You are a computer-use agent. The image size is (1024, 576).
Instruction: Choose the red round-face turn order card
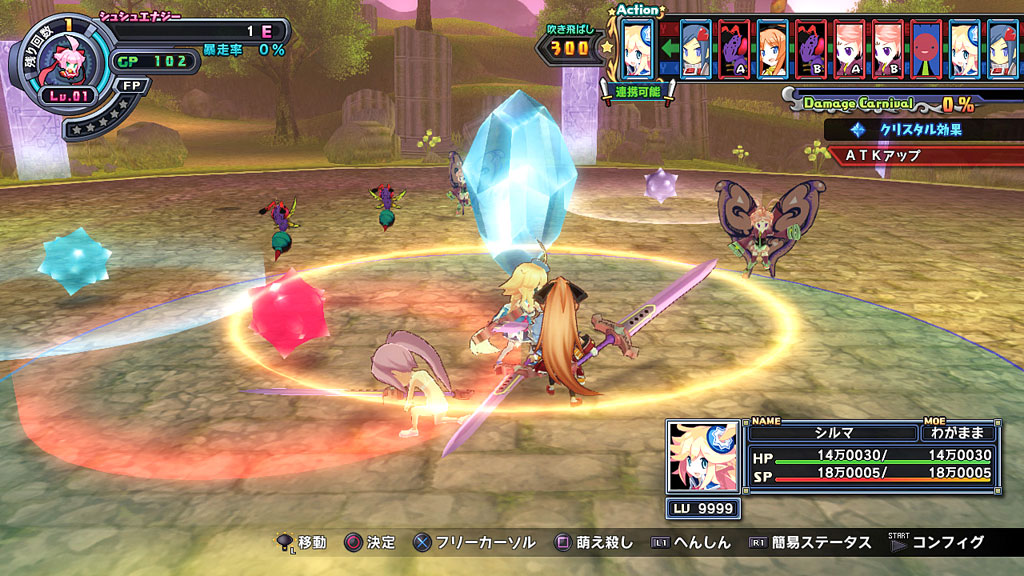(926, 49)
